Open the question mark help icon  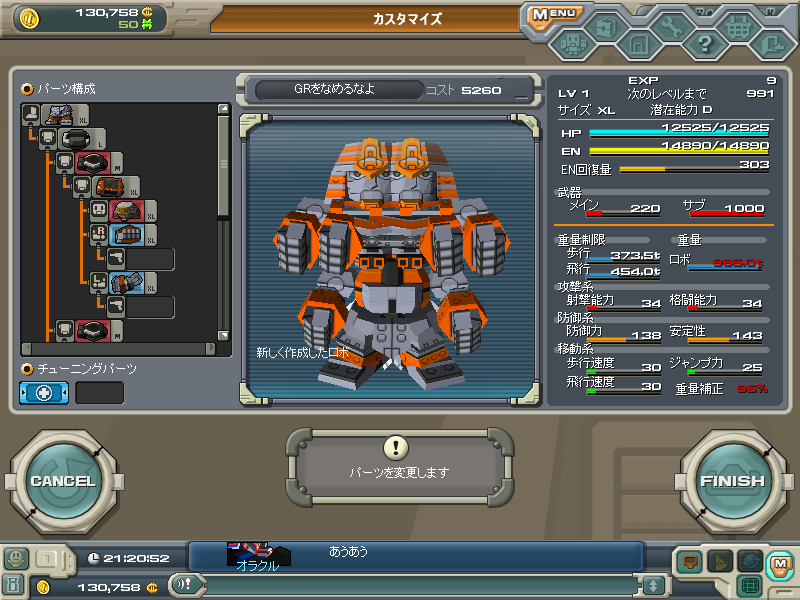(704, 44)
